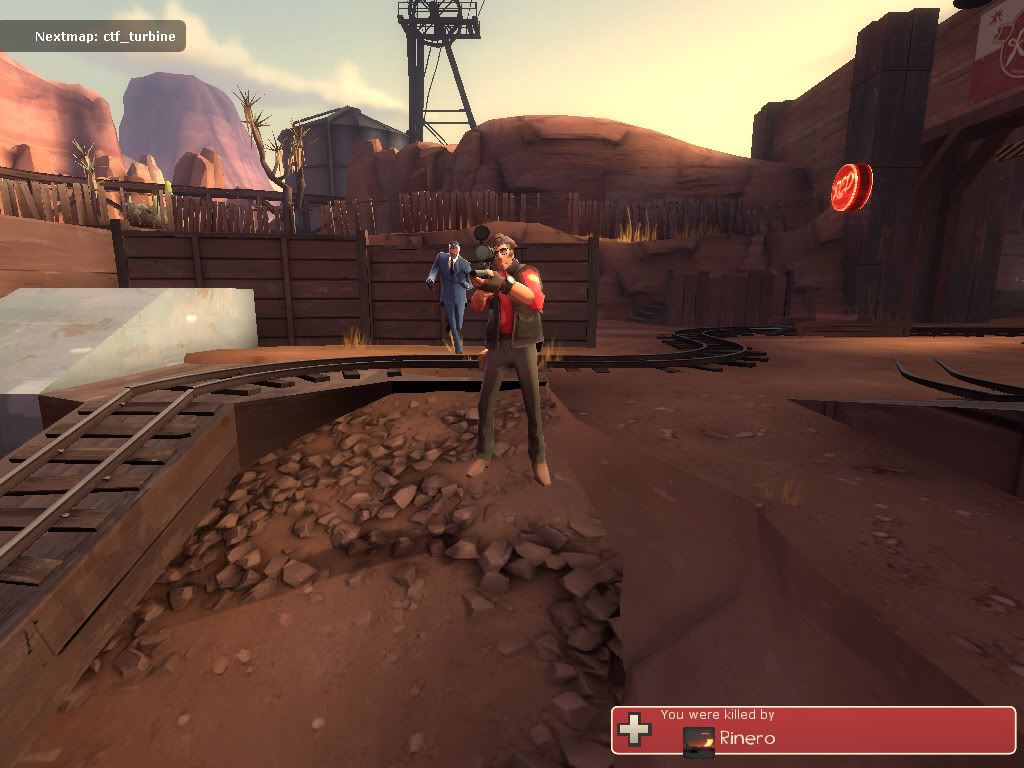The image size is (1024, 768).
Task: Click the Nextmap ctf_turbine notification
Action: [x=104, y=37]
